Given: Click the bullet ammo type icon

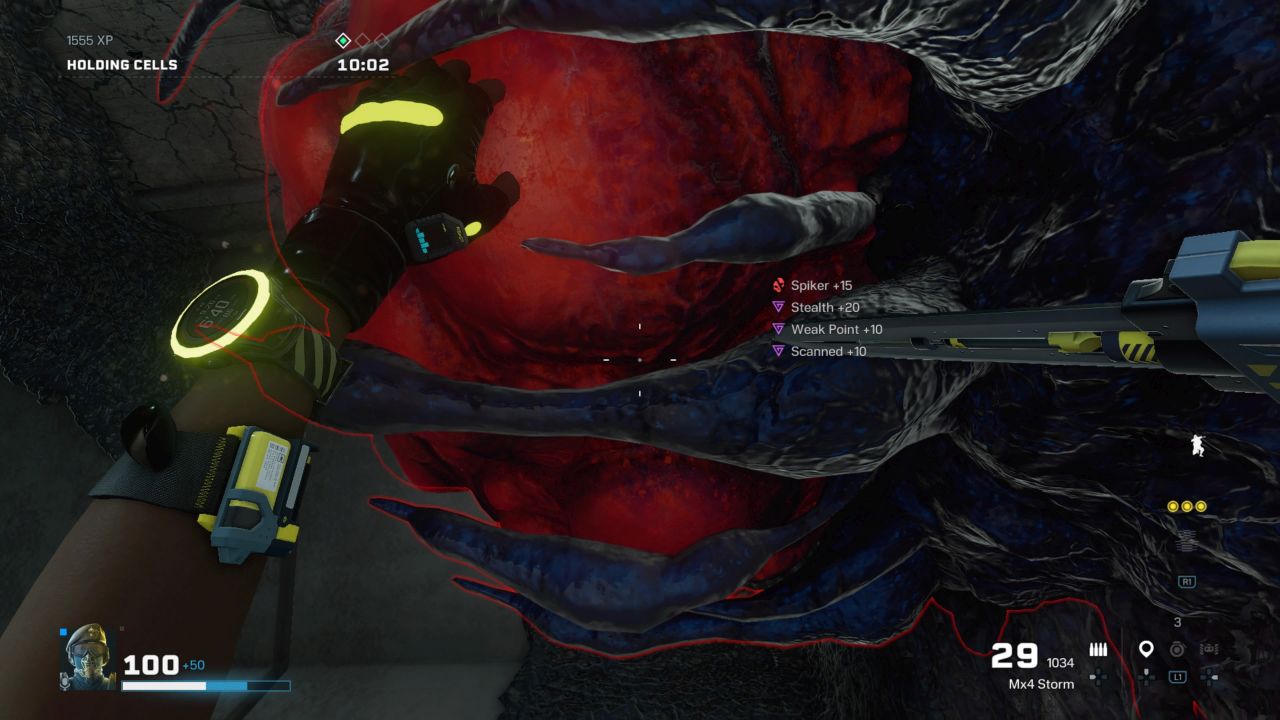Looking at the screenshot, I should pos(1098,650).
